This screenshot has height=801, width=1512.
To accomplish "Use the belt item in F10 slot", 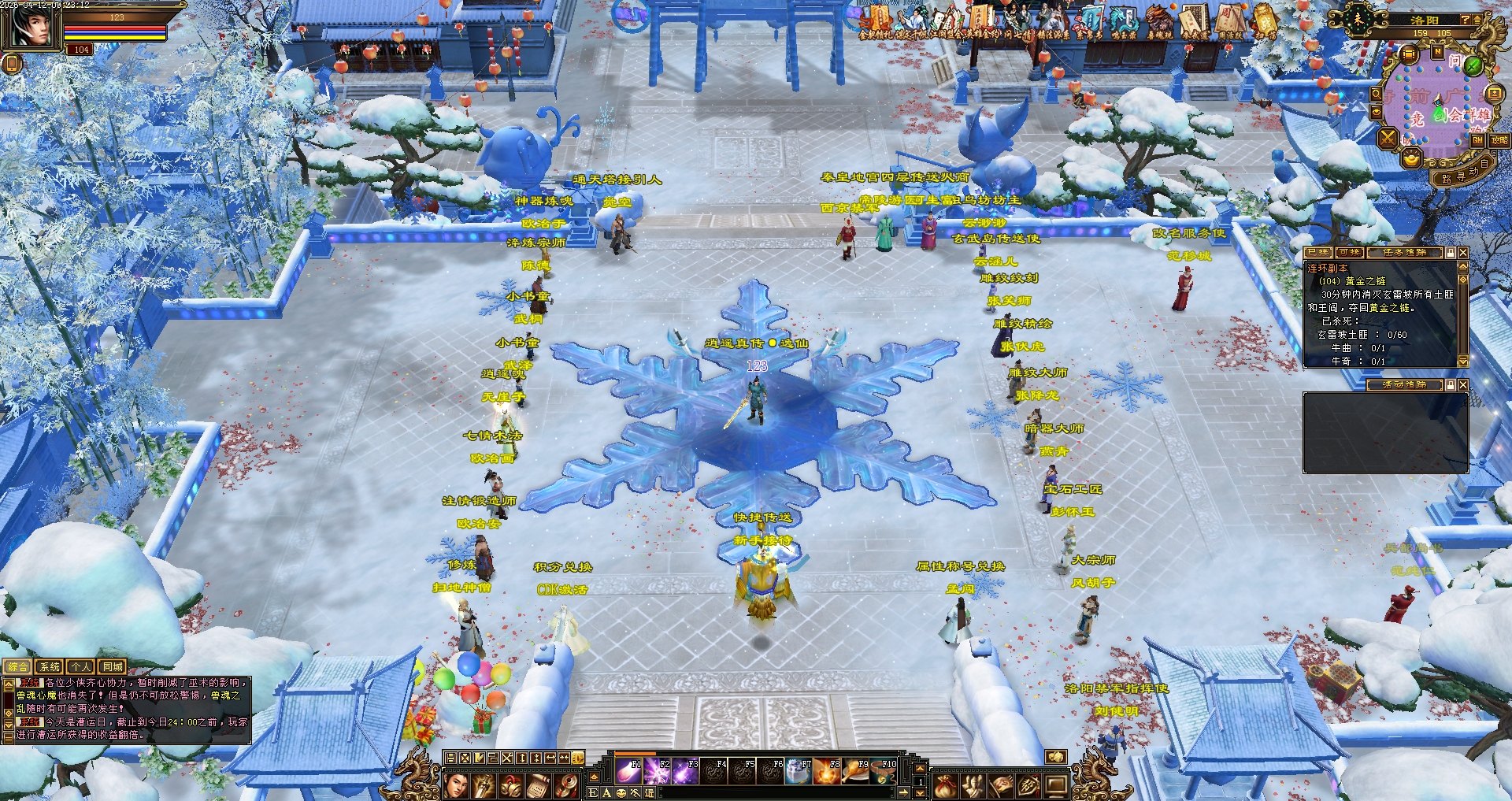I will (886, 771).
